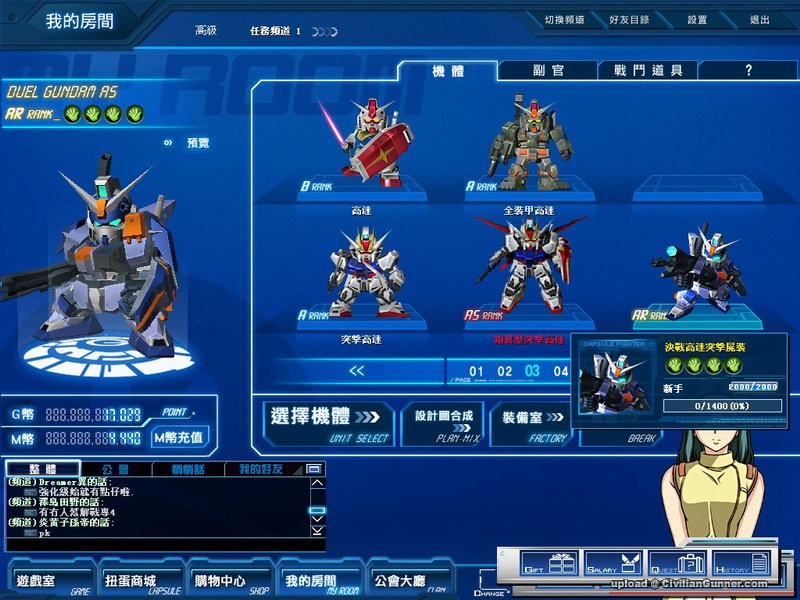
Task: Jump to unit page 02
Action: coord(505,372)
